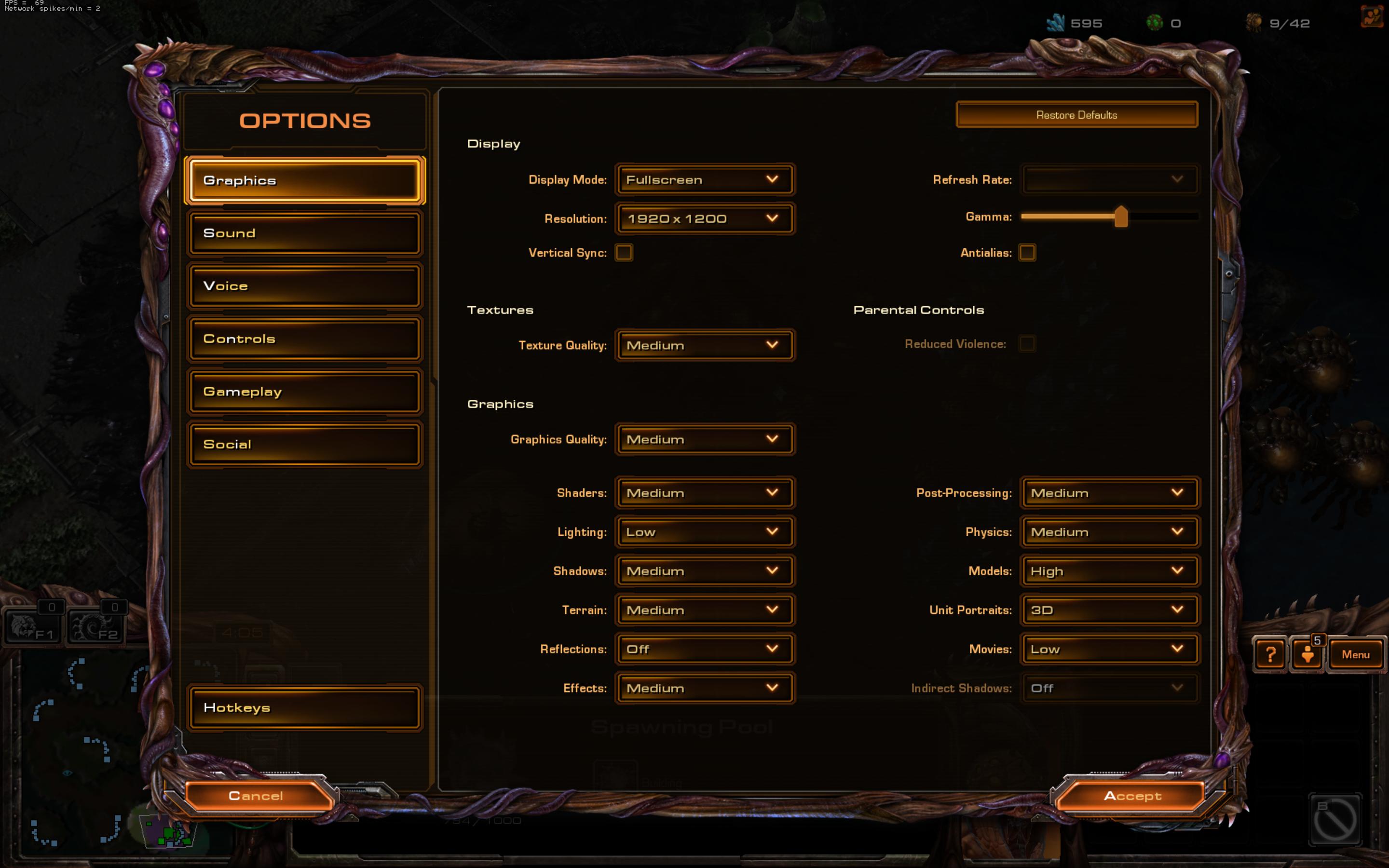1389x868 pixels.
Task: Open the Social options tab
Action: [x=304, y=444]
